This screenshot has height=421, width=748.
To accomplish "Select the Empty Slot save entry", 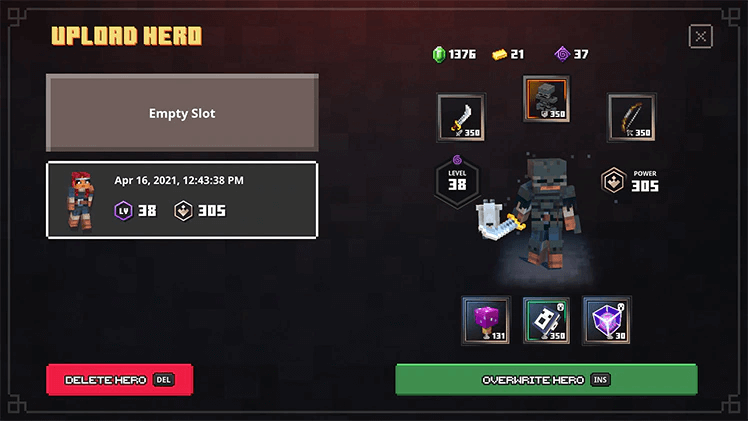I will pos(182,113).
